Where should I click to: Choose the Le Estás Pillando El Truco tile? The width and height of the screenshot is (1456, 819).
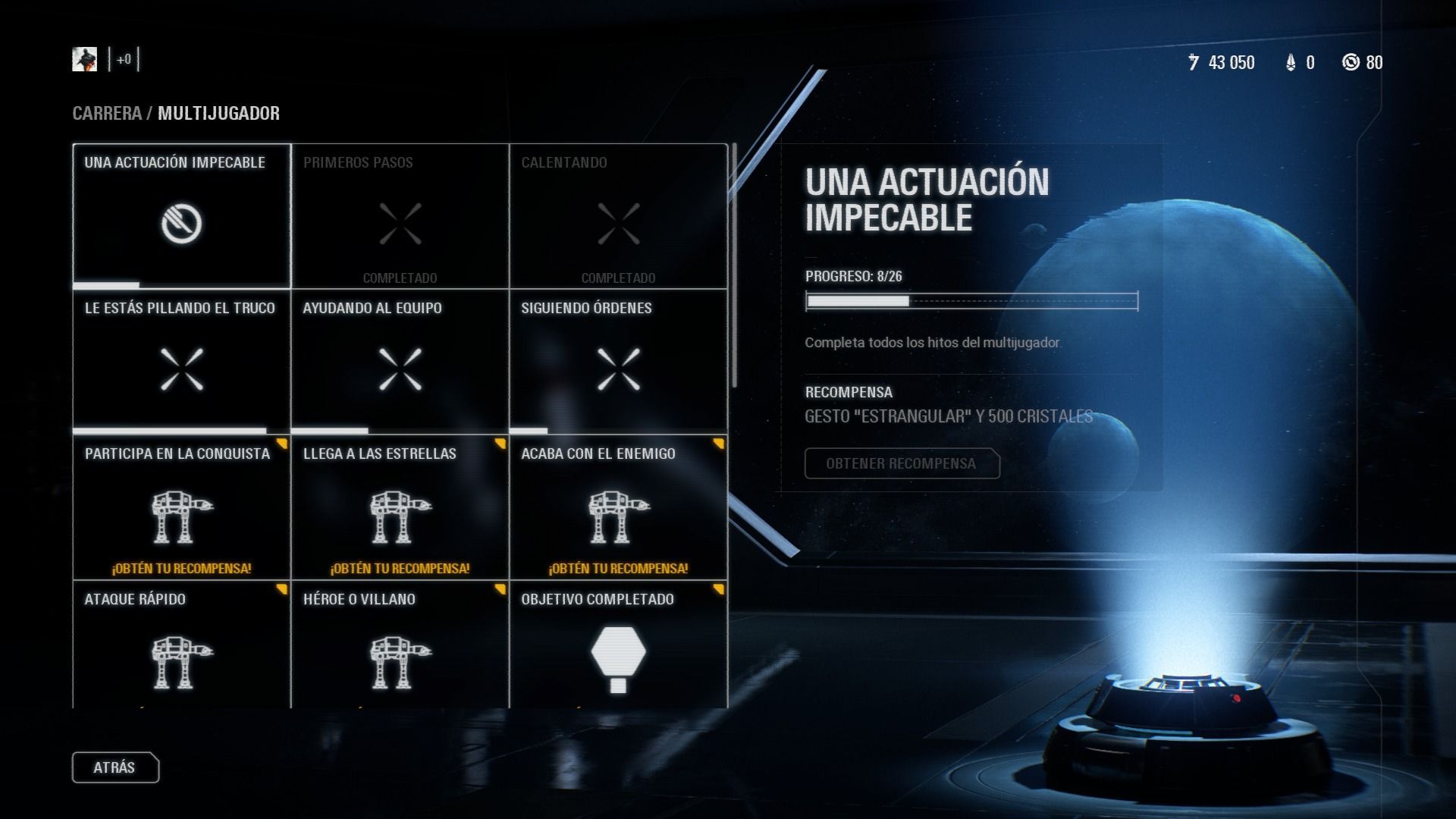[182, 362]
